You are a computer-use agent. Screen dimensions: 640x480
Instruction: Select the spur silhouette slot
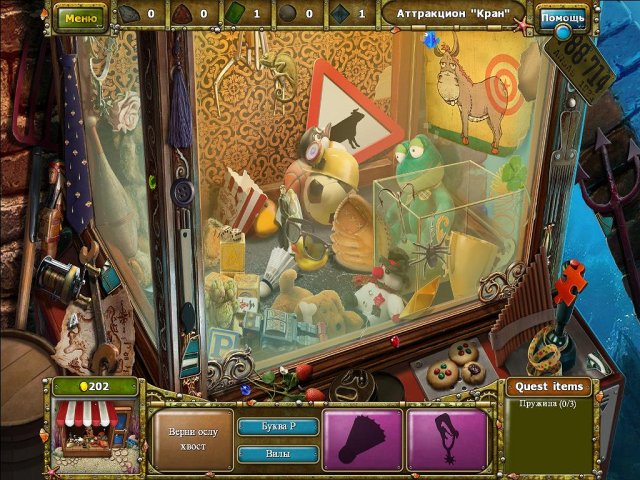click(x=447, y=439)
